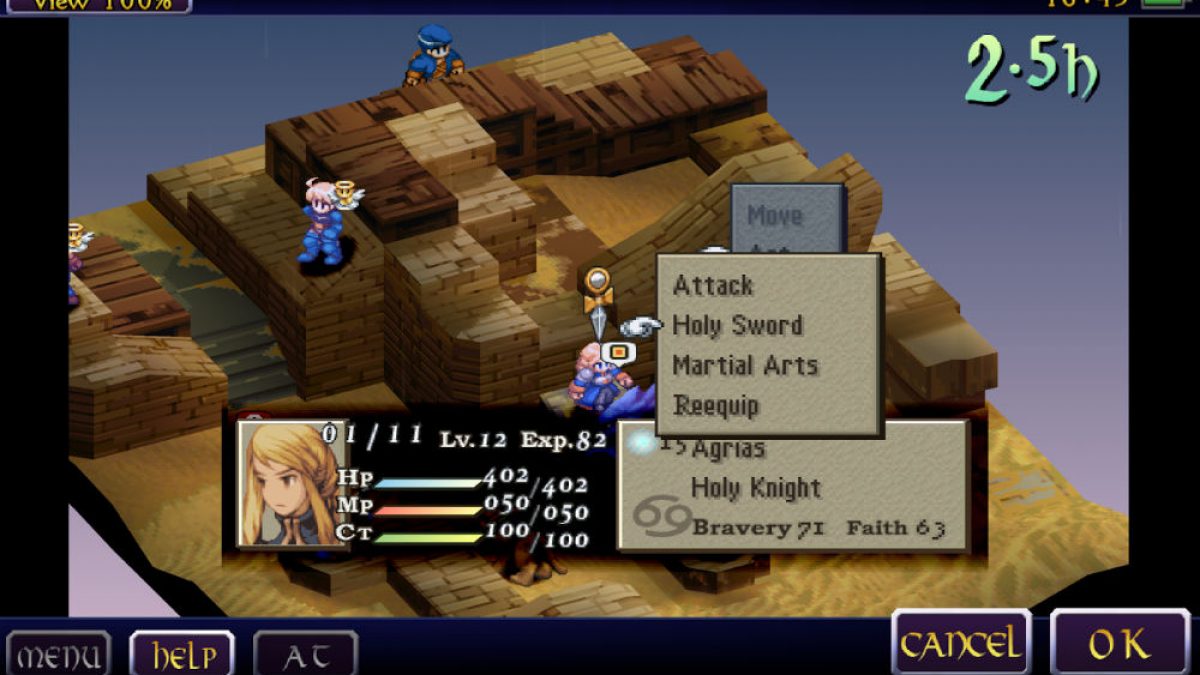Tap the OK button
This screenshot has height=675, width=1200.
1119,645
